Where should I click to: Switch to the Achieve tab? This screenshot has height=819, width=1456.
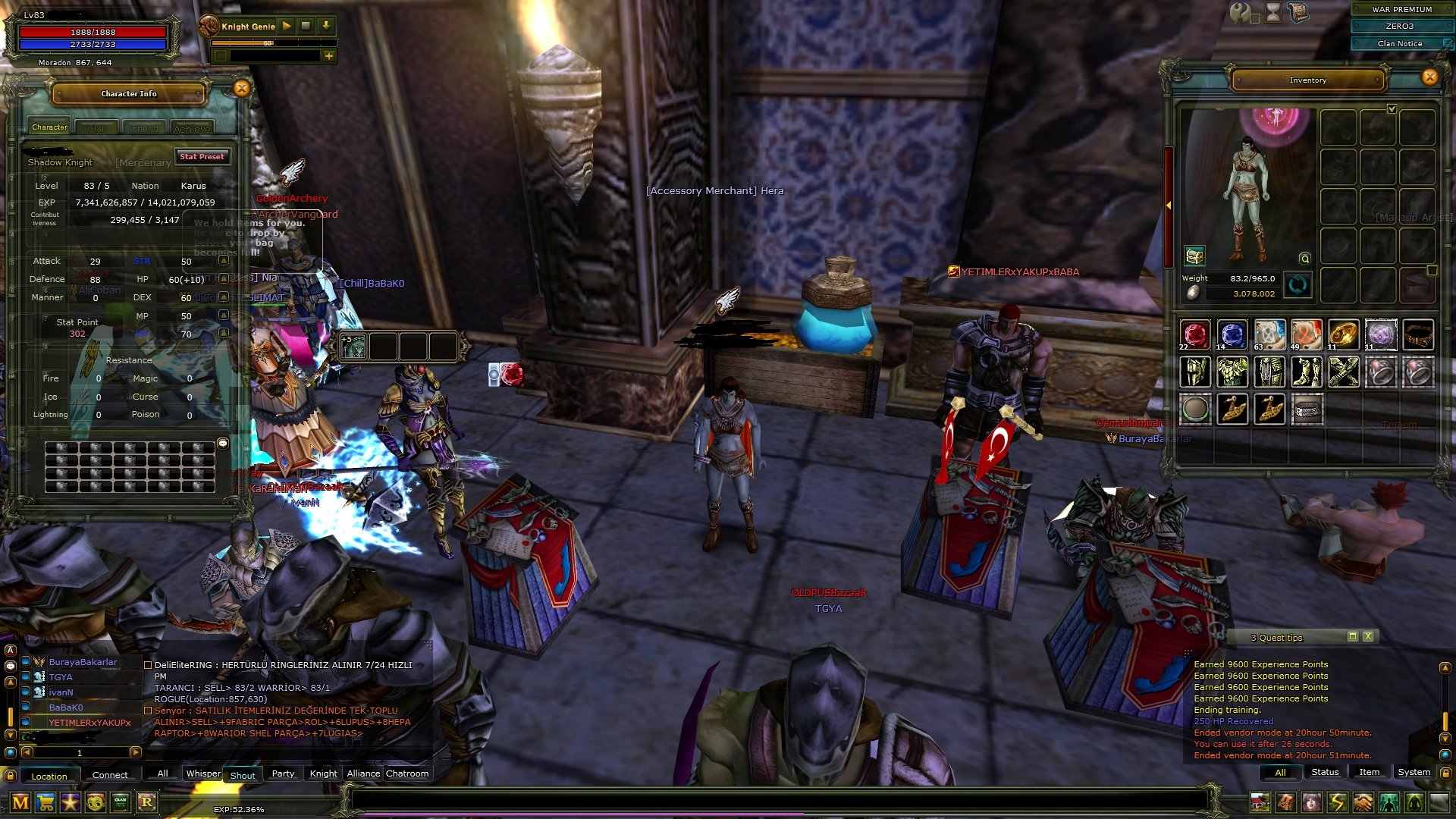(192, 129)
